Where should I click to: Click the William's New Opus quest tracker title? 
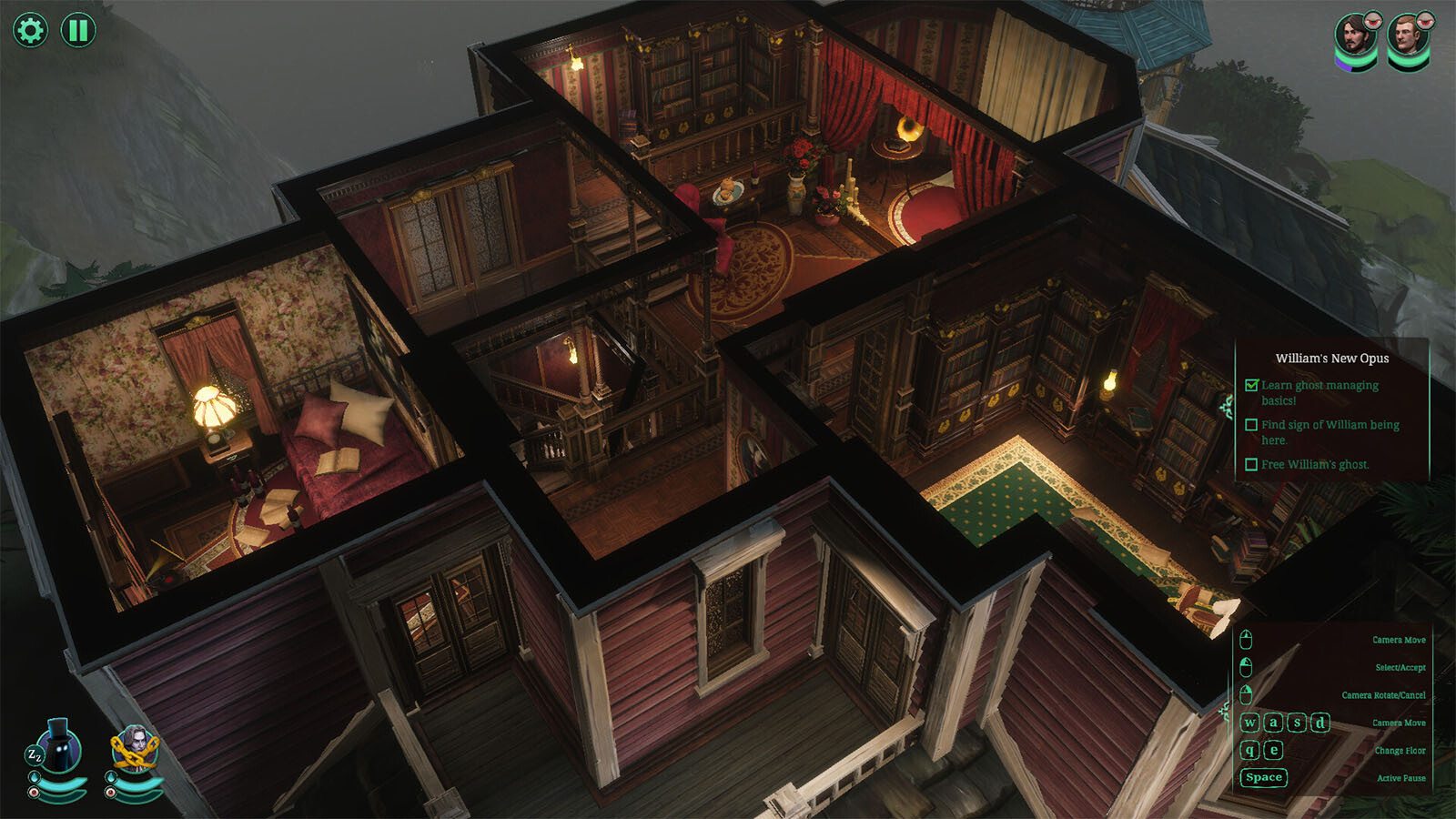tap(1331, 359)
